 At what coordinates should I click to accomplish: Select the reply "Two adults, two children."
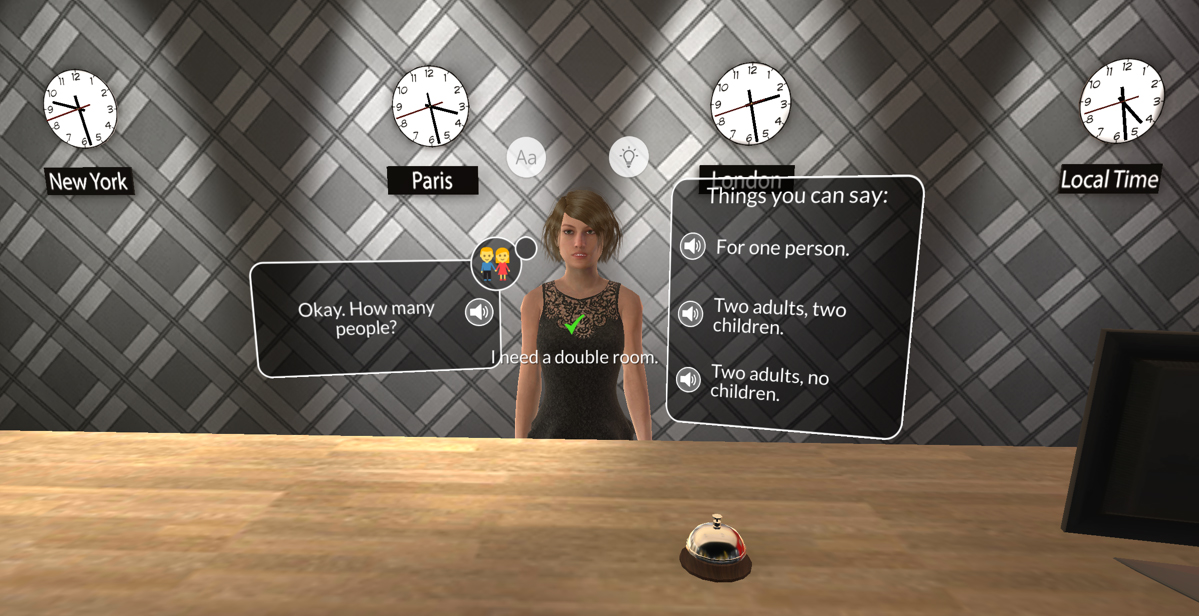(x=779, y=317)
